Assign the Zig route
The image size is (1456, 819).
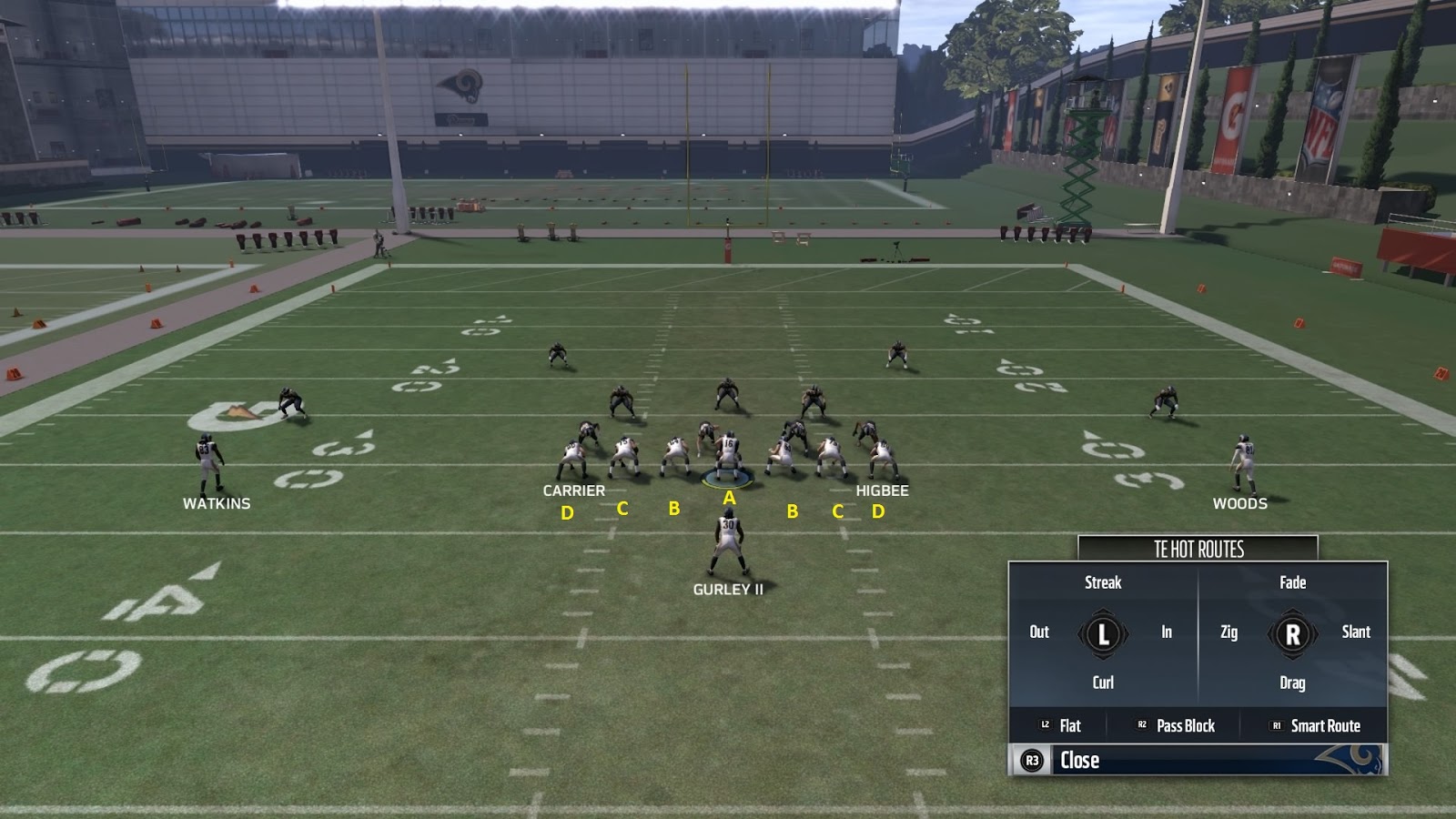[1230, 632]
